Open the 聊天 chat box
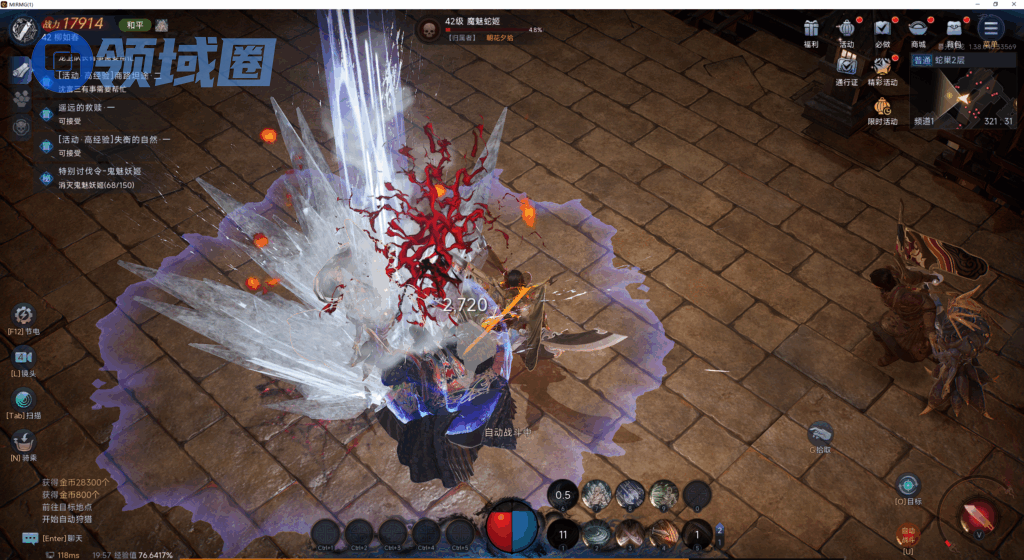 pos(30,538)
